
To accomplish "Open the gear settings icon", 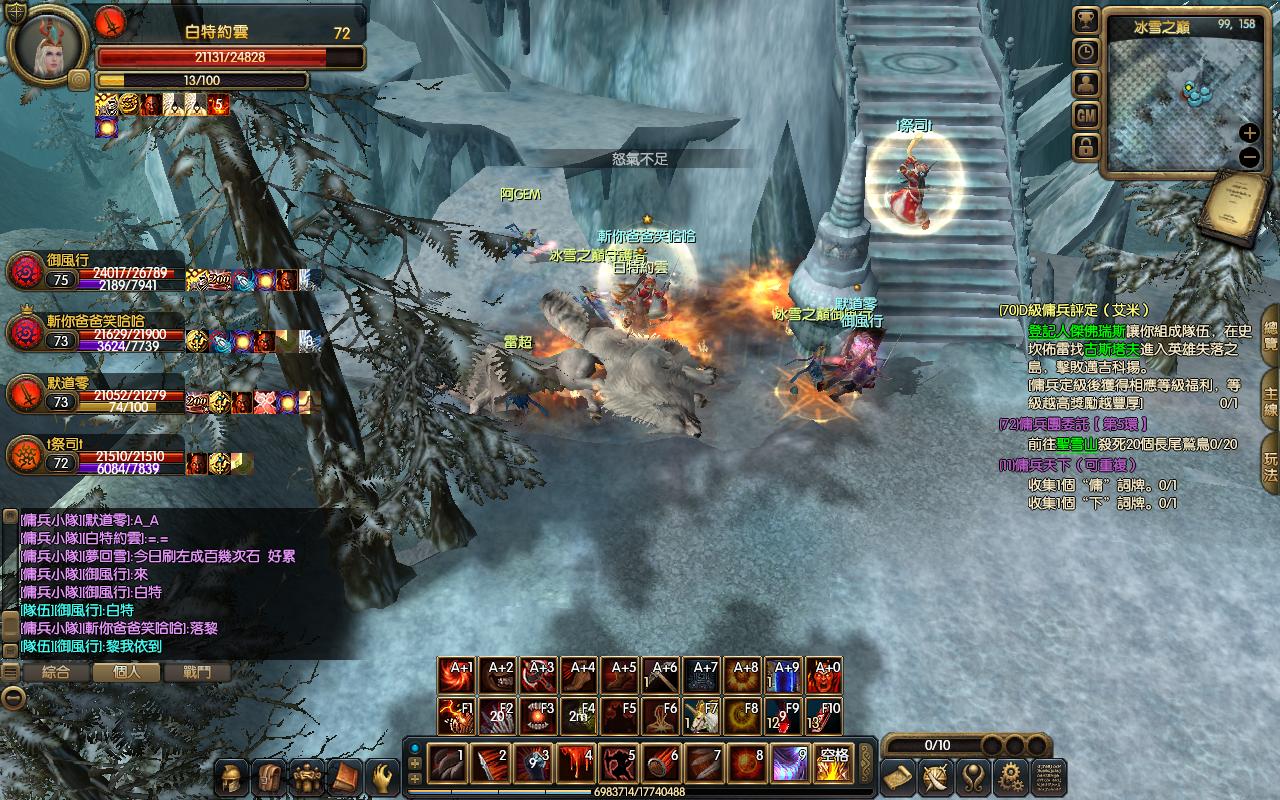I will 1011,777.
